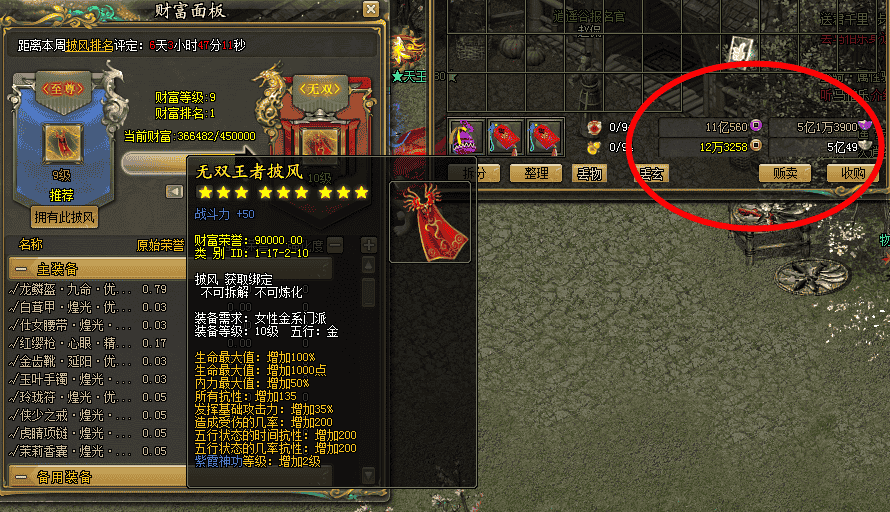
Task: Show the previous cloak with left arrow
Action: click(174, 190)
